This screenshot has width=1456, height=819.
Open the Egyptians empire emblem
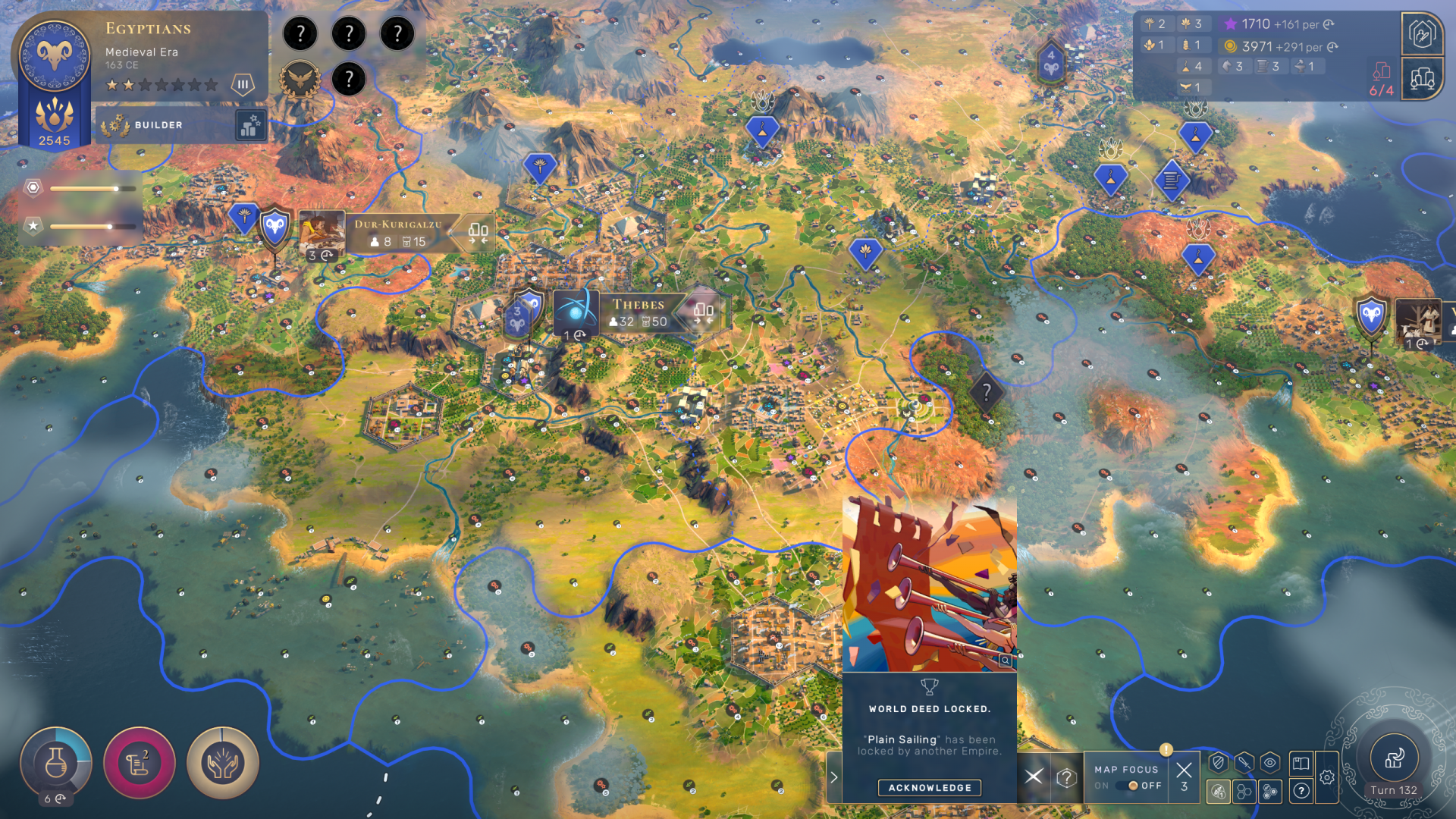[x=55, y=55]
